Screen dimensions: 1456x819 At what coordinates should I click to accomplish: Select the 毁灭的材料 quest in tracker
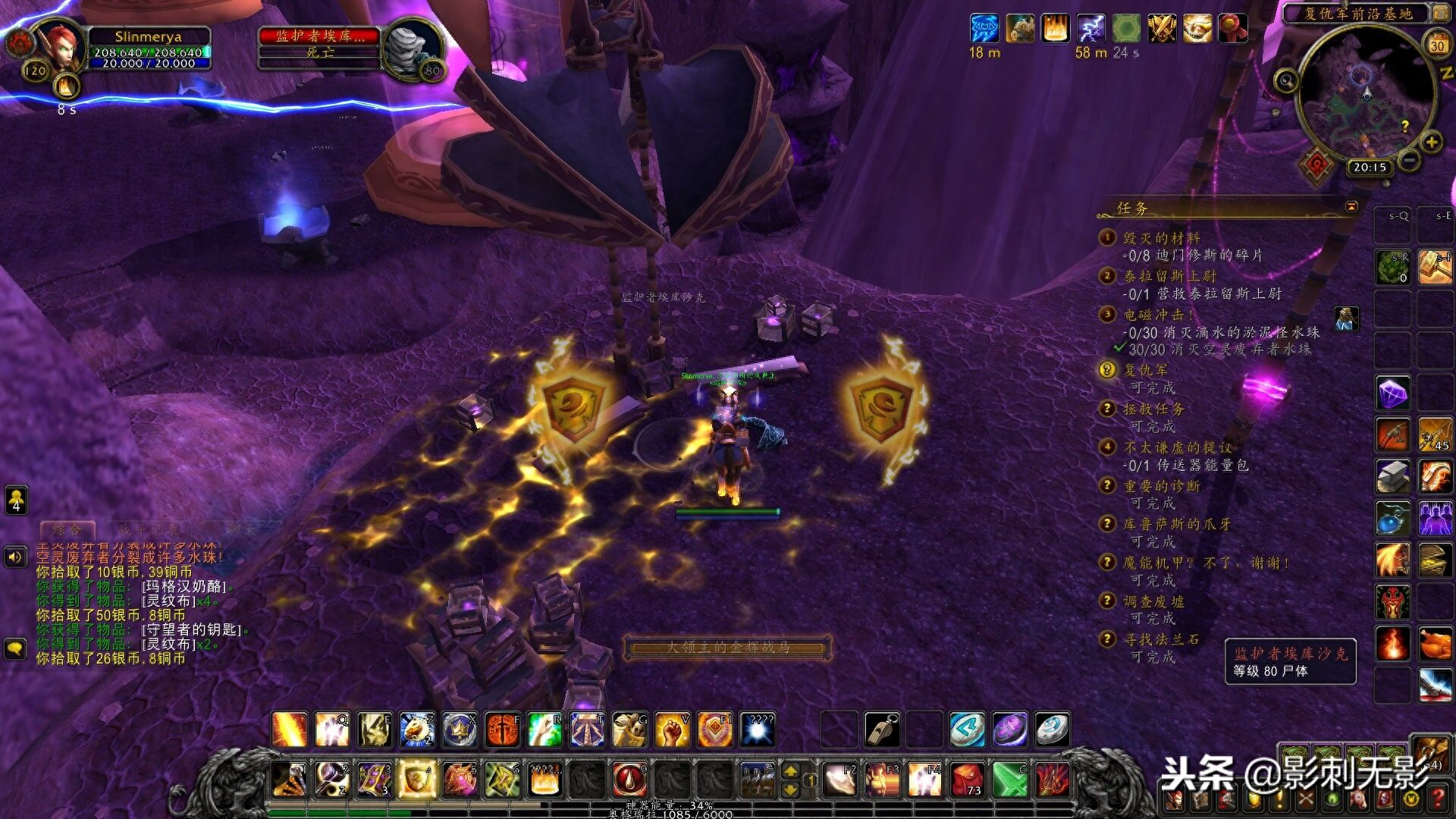[x=1161, y=238]
